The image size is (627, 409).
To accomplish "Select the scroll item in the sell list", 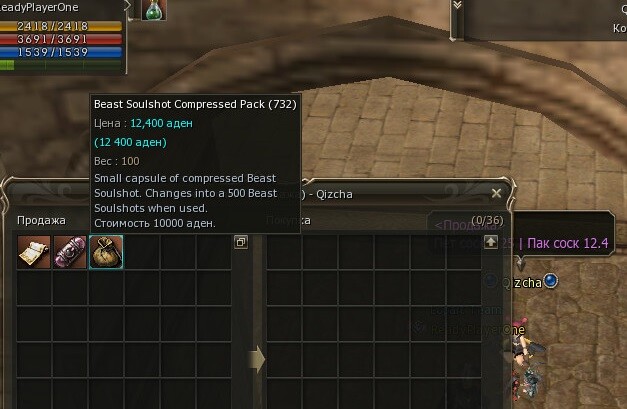I will point(34,252).
